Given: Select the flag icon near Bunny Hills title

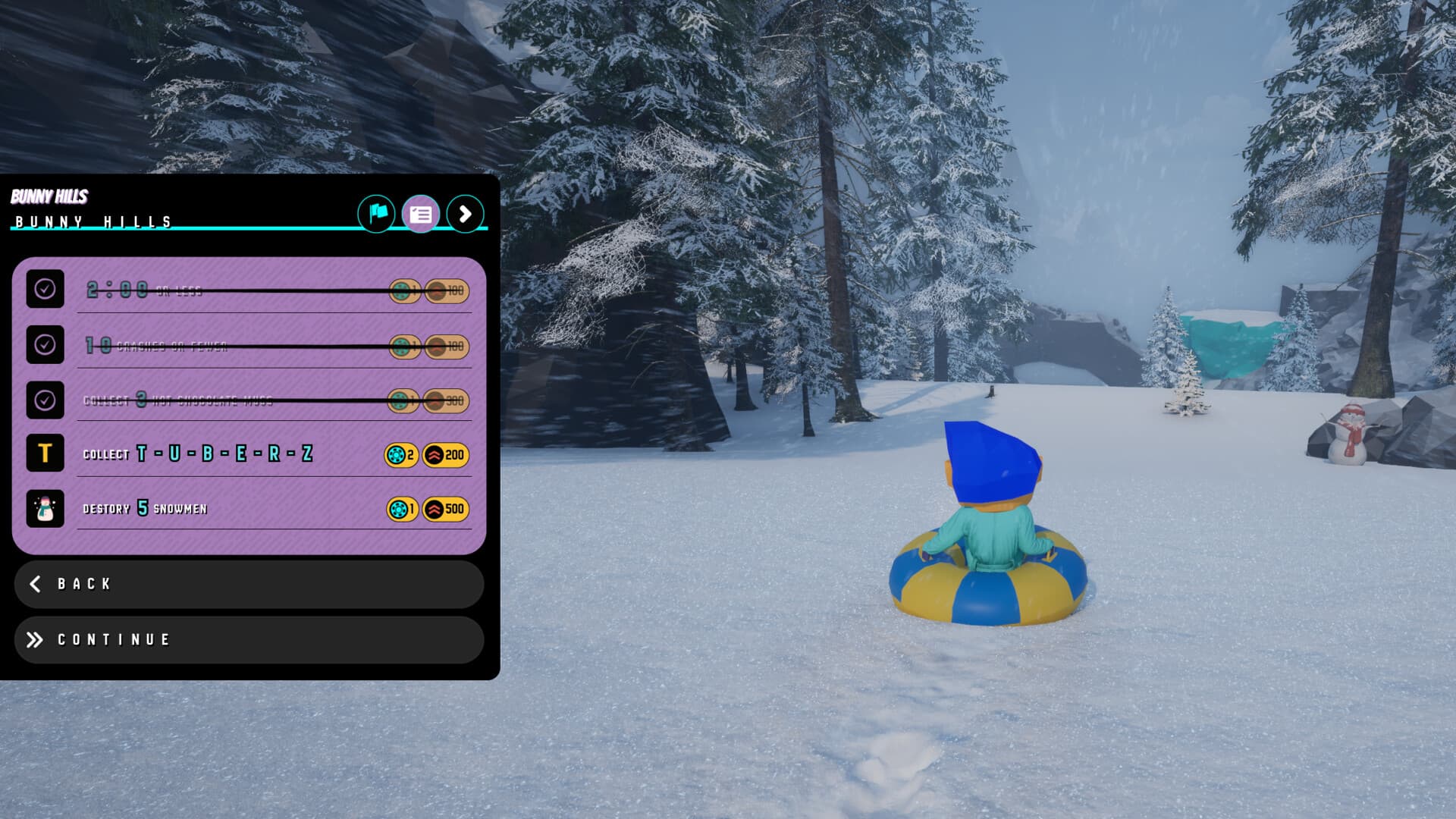Looking at the screenshot, I should (377, 215).
